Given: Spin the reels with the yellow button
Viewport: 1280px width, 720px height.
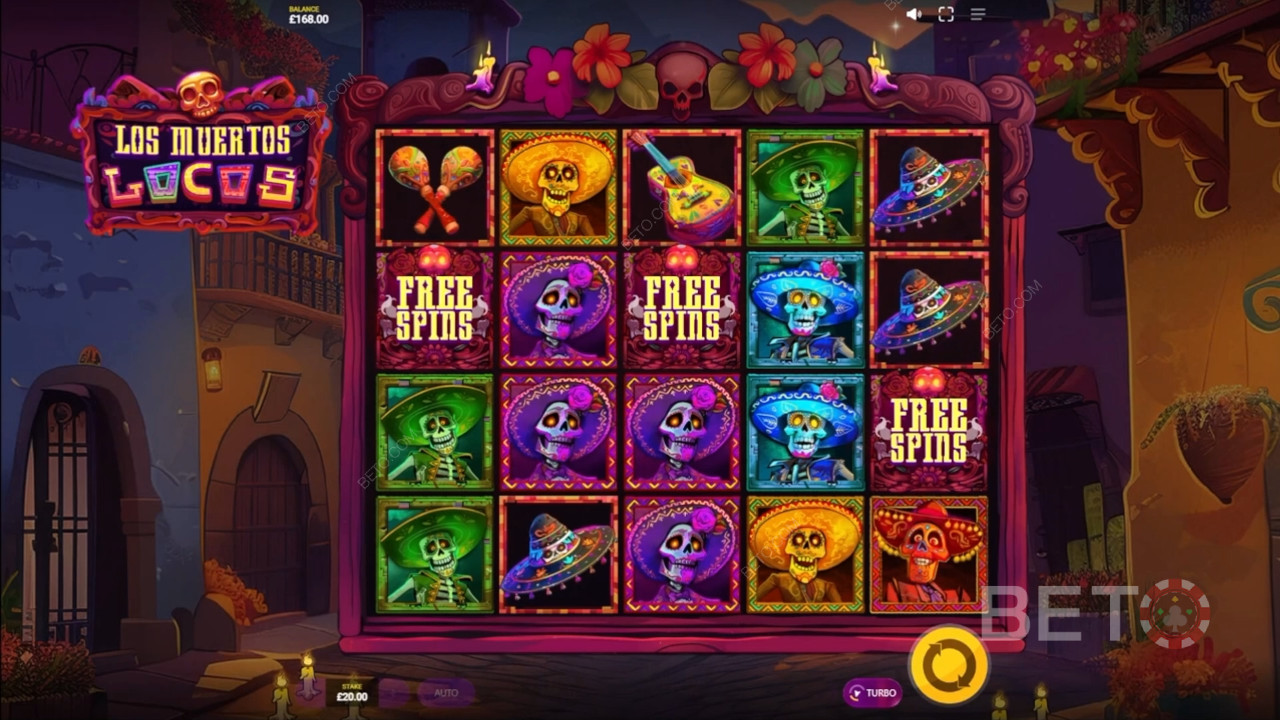Looking at the screenshot, I should pyautogui.click(x=948, y=664).
